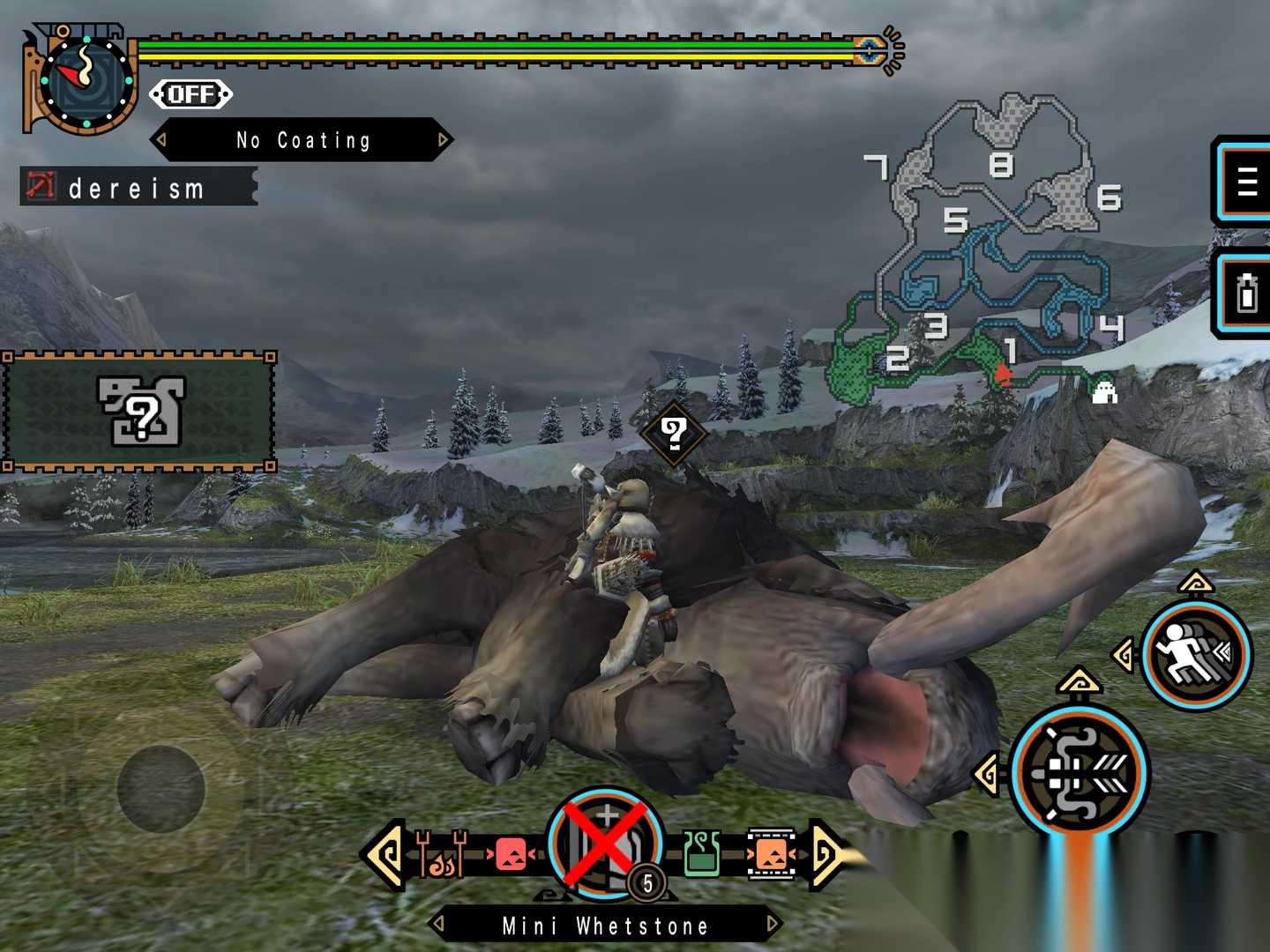The image size is (1270, 952).
Task: Click the small left arrow beside Mini Whetstone
Action: tap(438, 925)
